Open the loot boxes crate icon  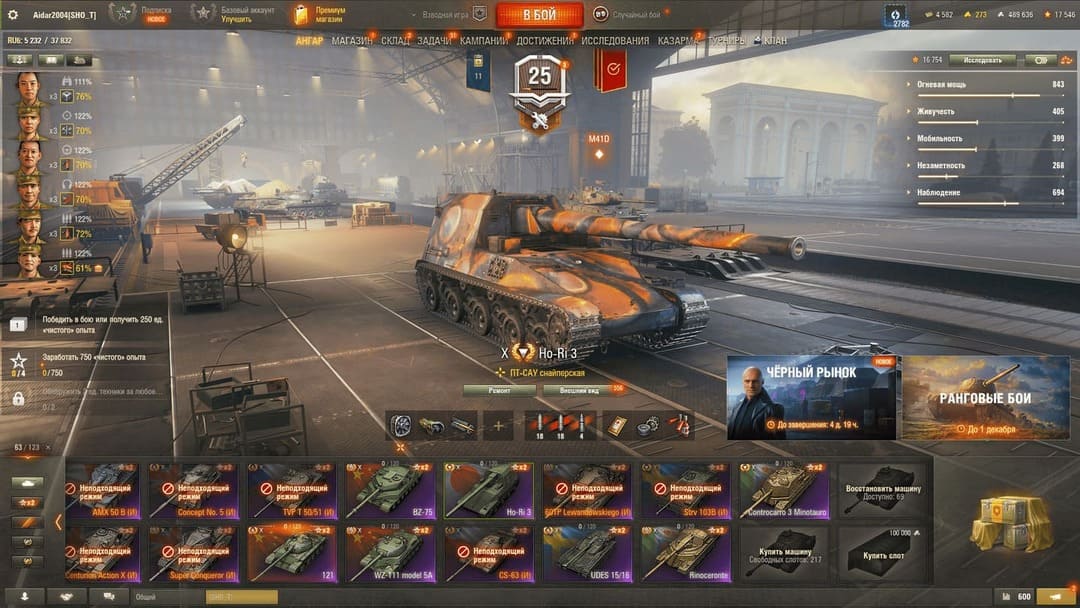(x=1011, y=520)
